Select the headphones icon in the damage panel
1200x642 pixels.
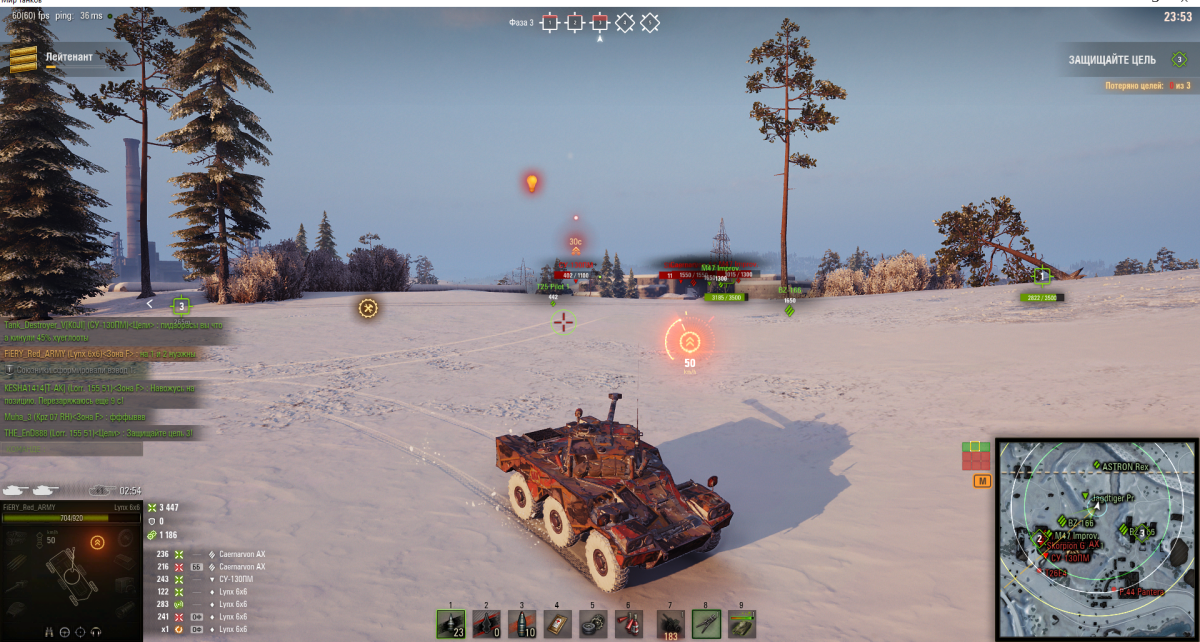(96, 632)
